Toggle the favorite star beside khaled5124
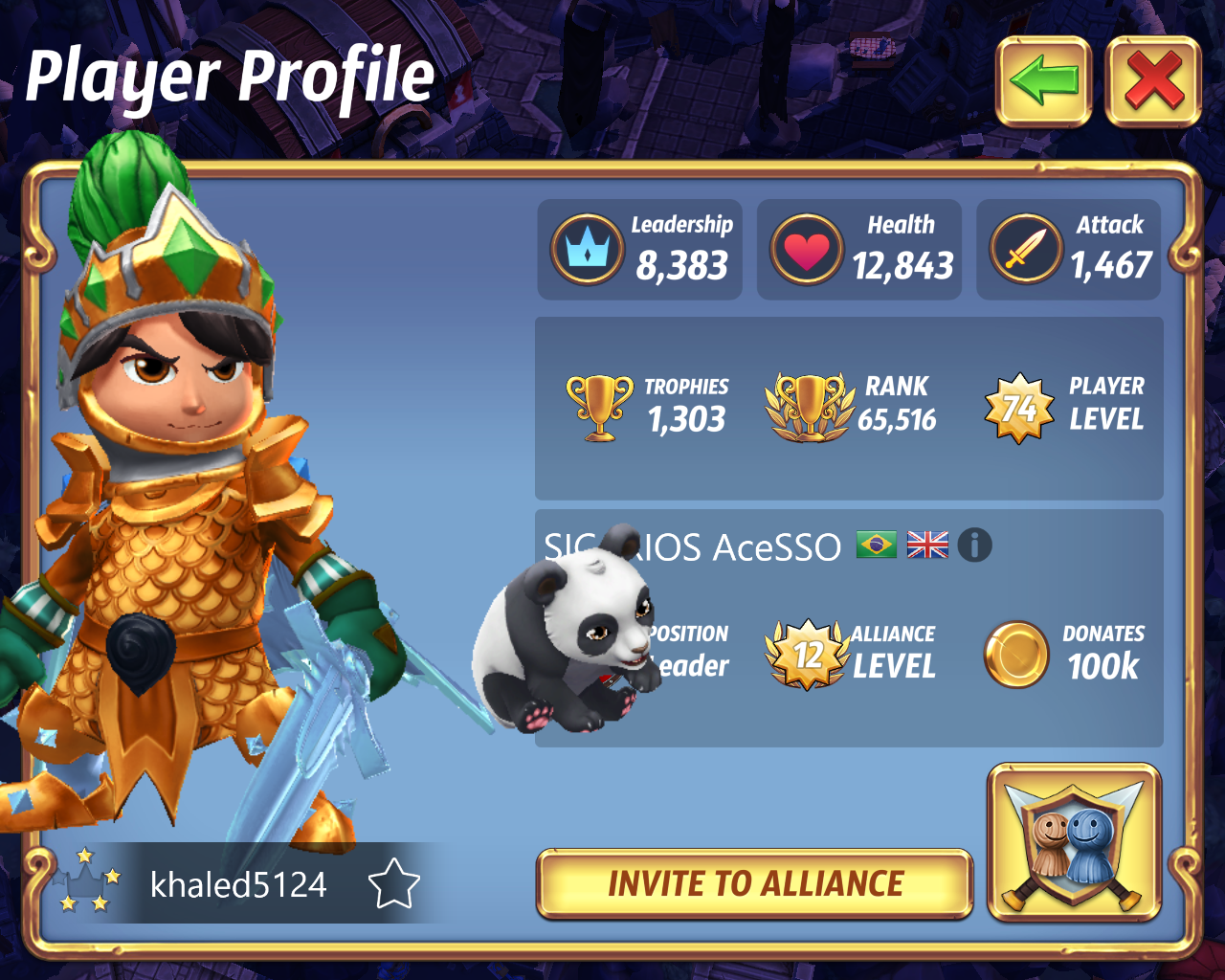This screenshot has height=980, width=1225. (394, 884)
